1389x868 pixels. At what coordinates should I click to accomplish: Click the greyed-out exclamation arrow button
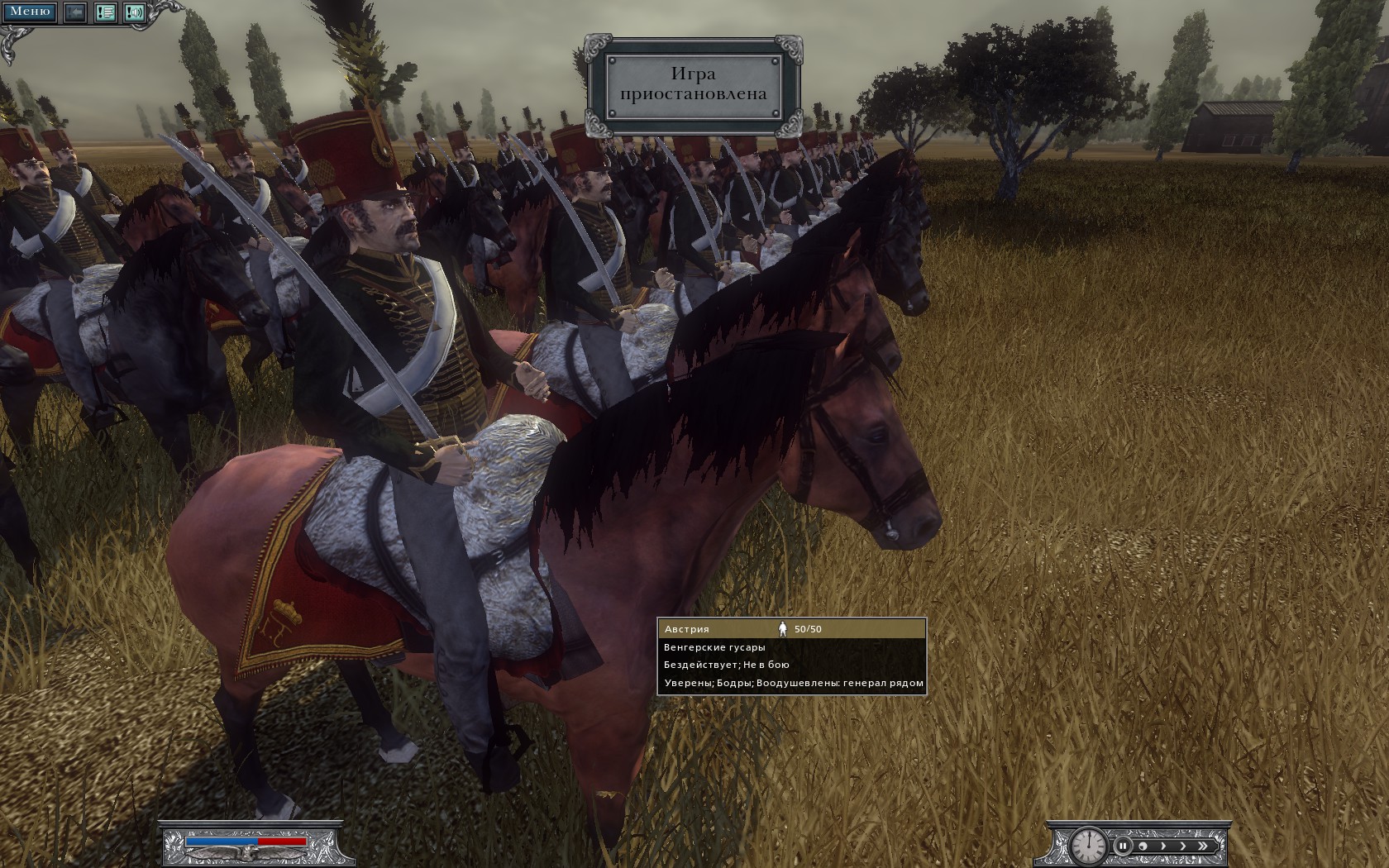click(75, 12)
